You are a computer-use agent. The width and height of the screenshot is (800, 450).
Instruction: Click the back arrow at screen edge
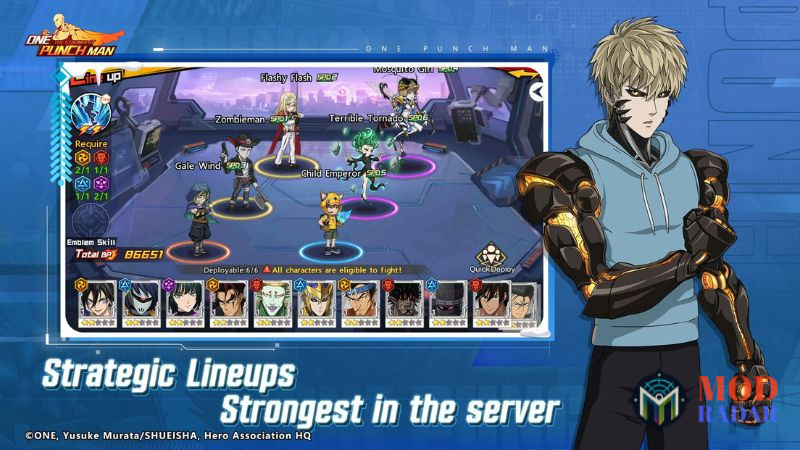(x=538, y=91)
